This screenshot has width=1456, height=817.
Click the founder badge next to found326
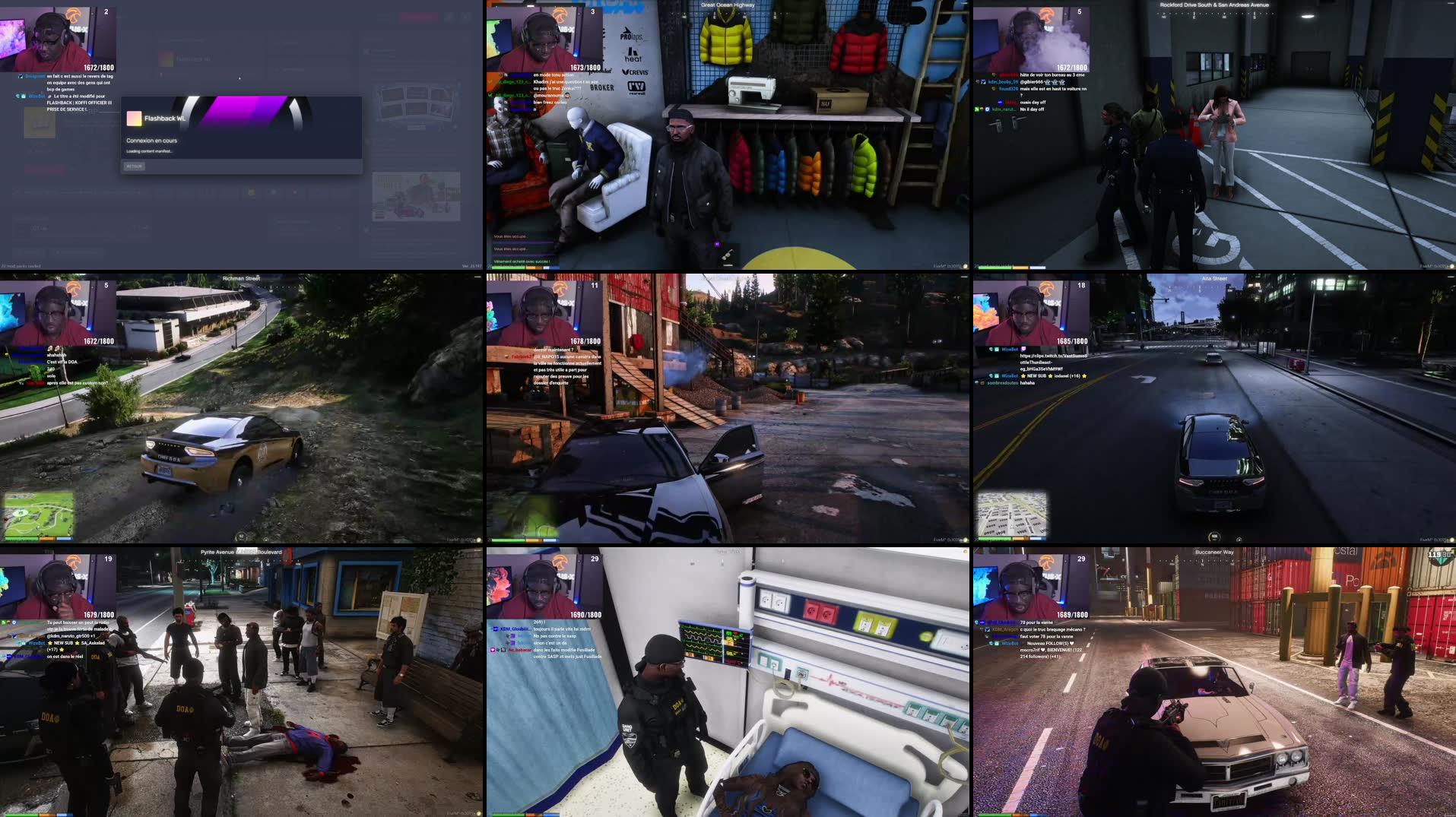pos(993,89)
